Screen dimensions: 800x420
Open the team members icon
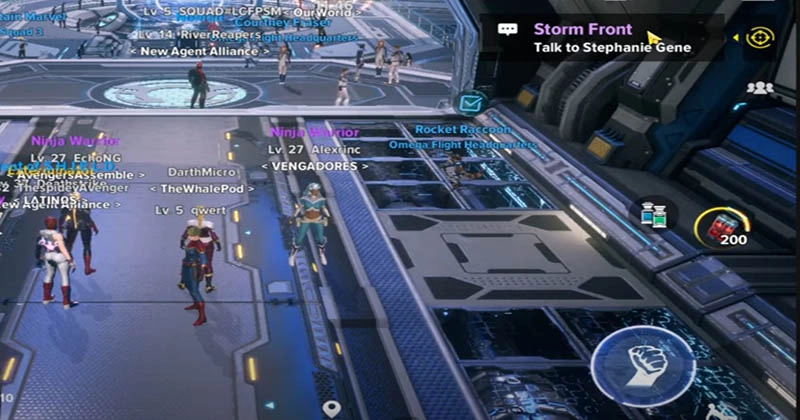coord(760,88)
